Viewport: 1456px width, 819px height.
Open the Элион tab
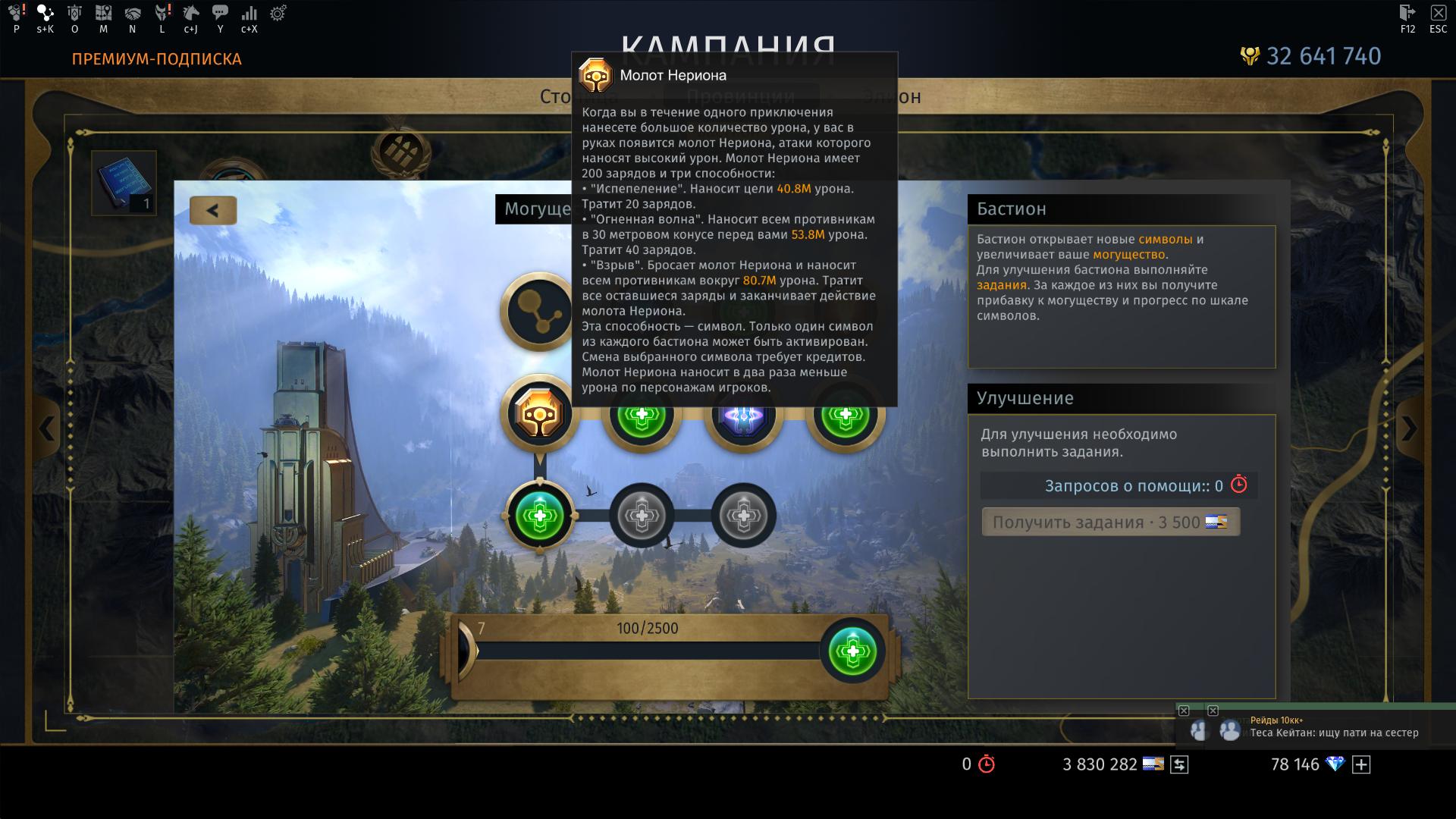890,96
